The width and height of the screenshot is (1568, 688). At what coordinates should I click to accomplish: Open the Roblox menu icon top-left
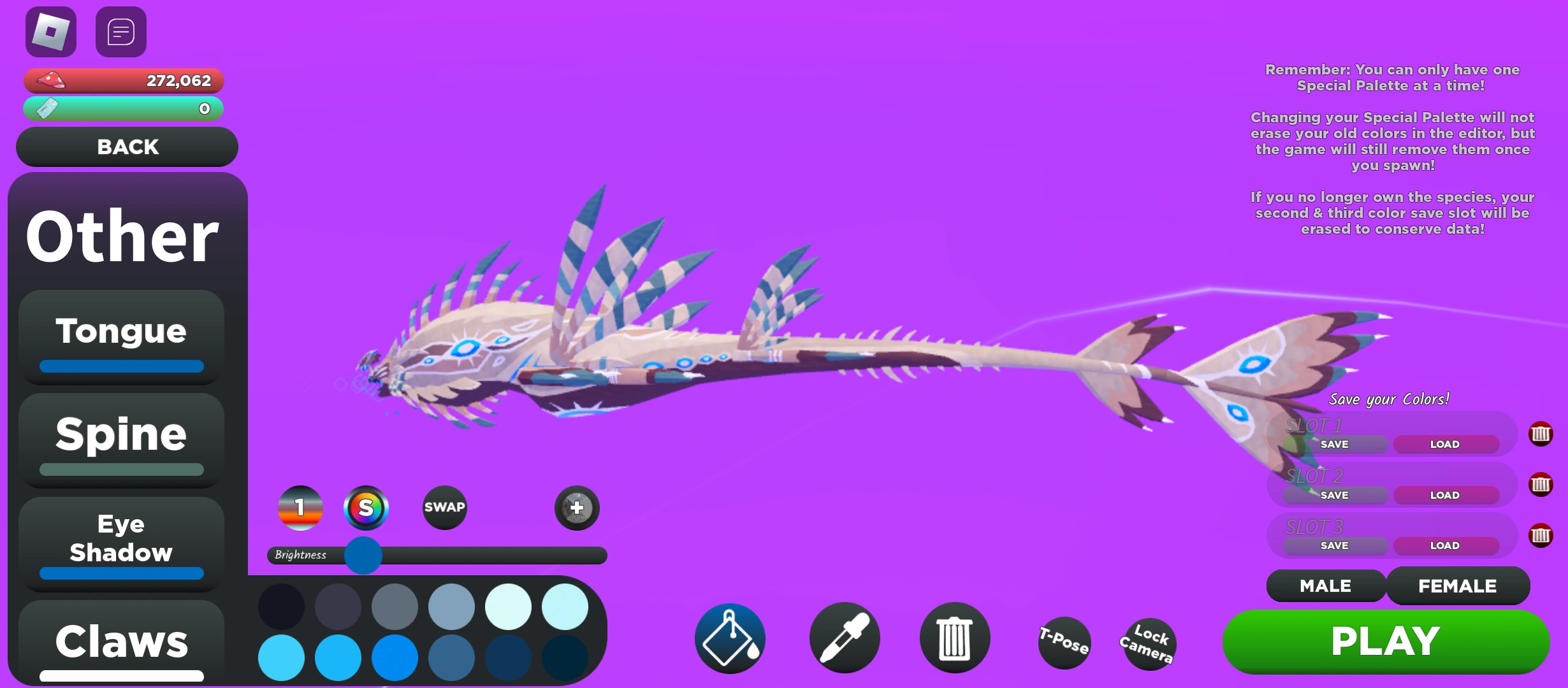point(50,31)
